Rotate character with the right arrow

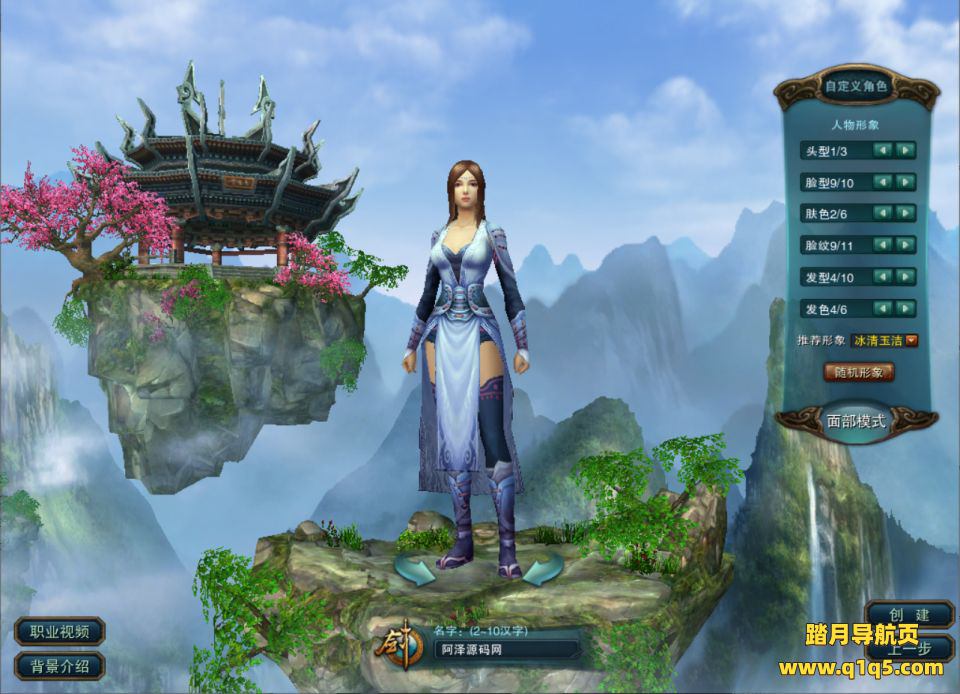click(540, 572)
